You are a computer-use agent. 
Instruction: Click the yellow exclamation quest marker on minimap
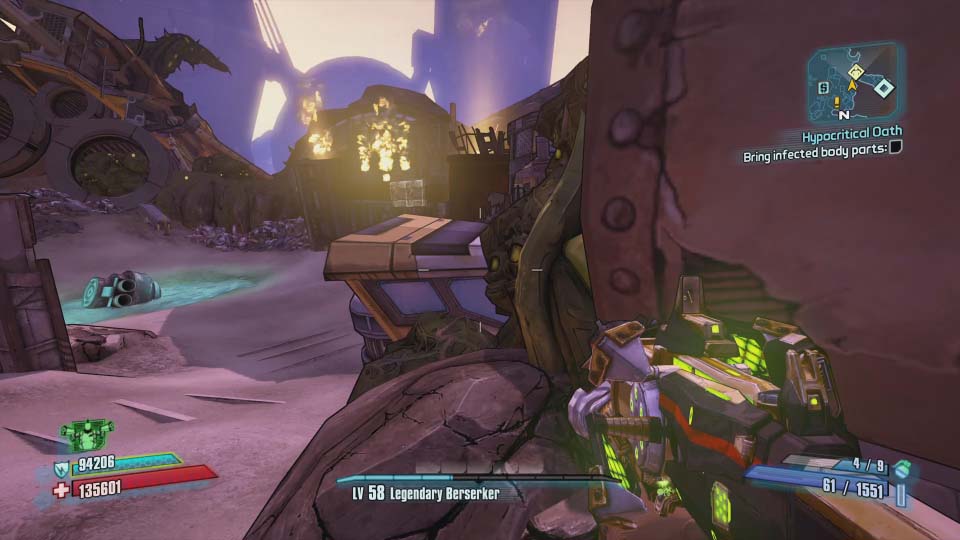(x=837, y=100)
